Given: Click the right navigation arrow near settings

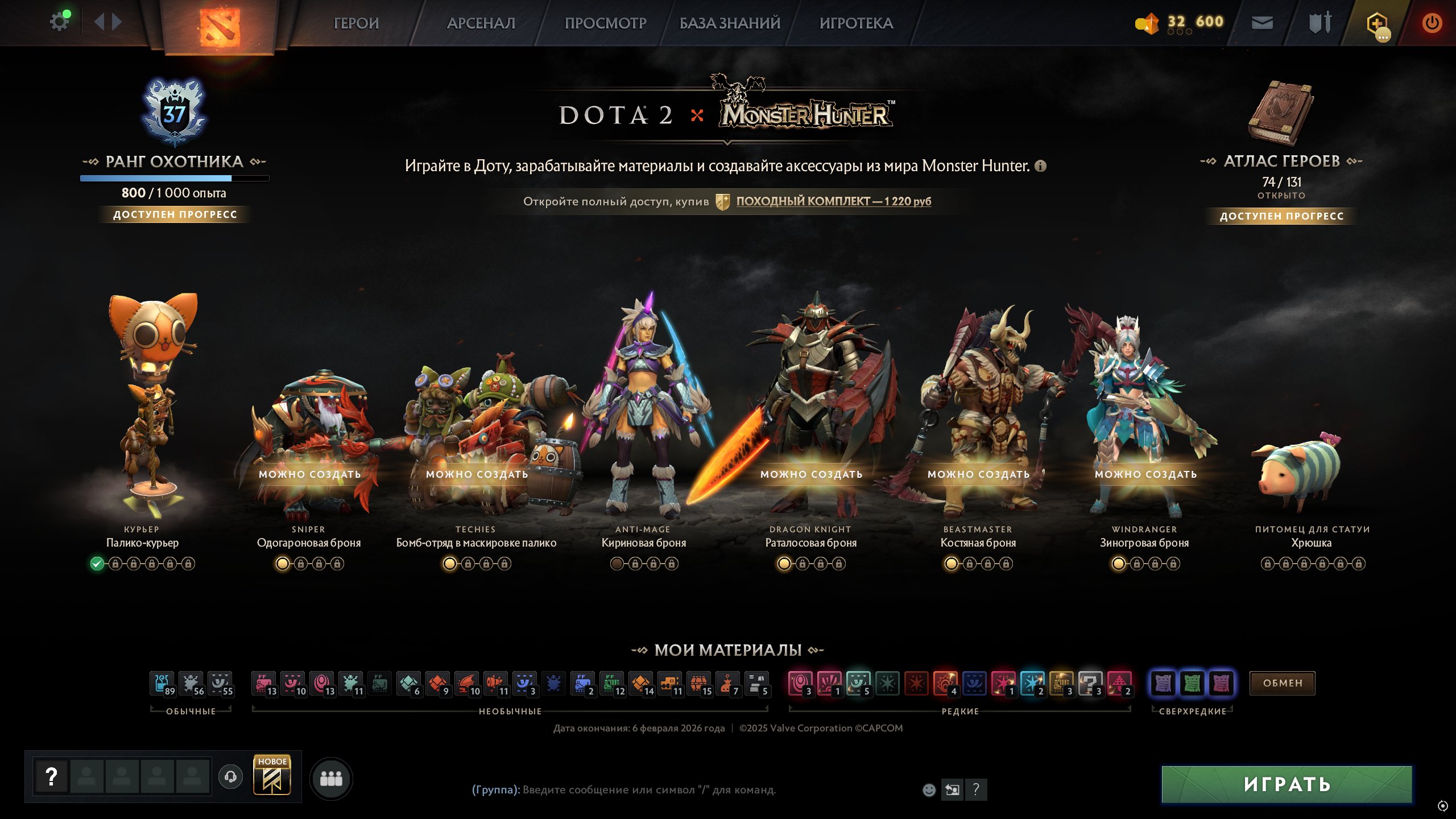Looking at the screenshot, I should click(118, 22).
